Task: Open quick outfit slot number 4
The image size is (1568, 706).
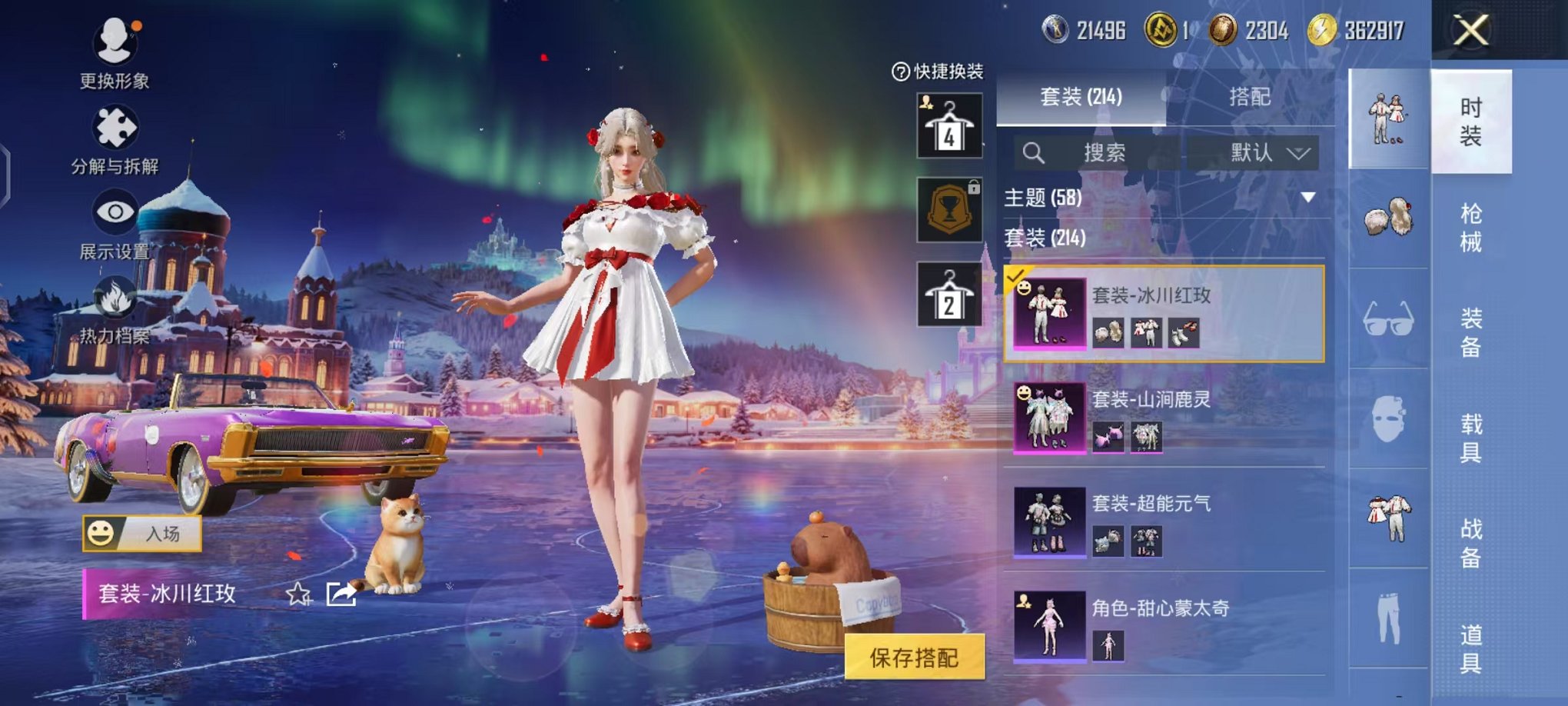Action: pyautogui.click(x=948, y=125)
